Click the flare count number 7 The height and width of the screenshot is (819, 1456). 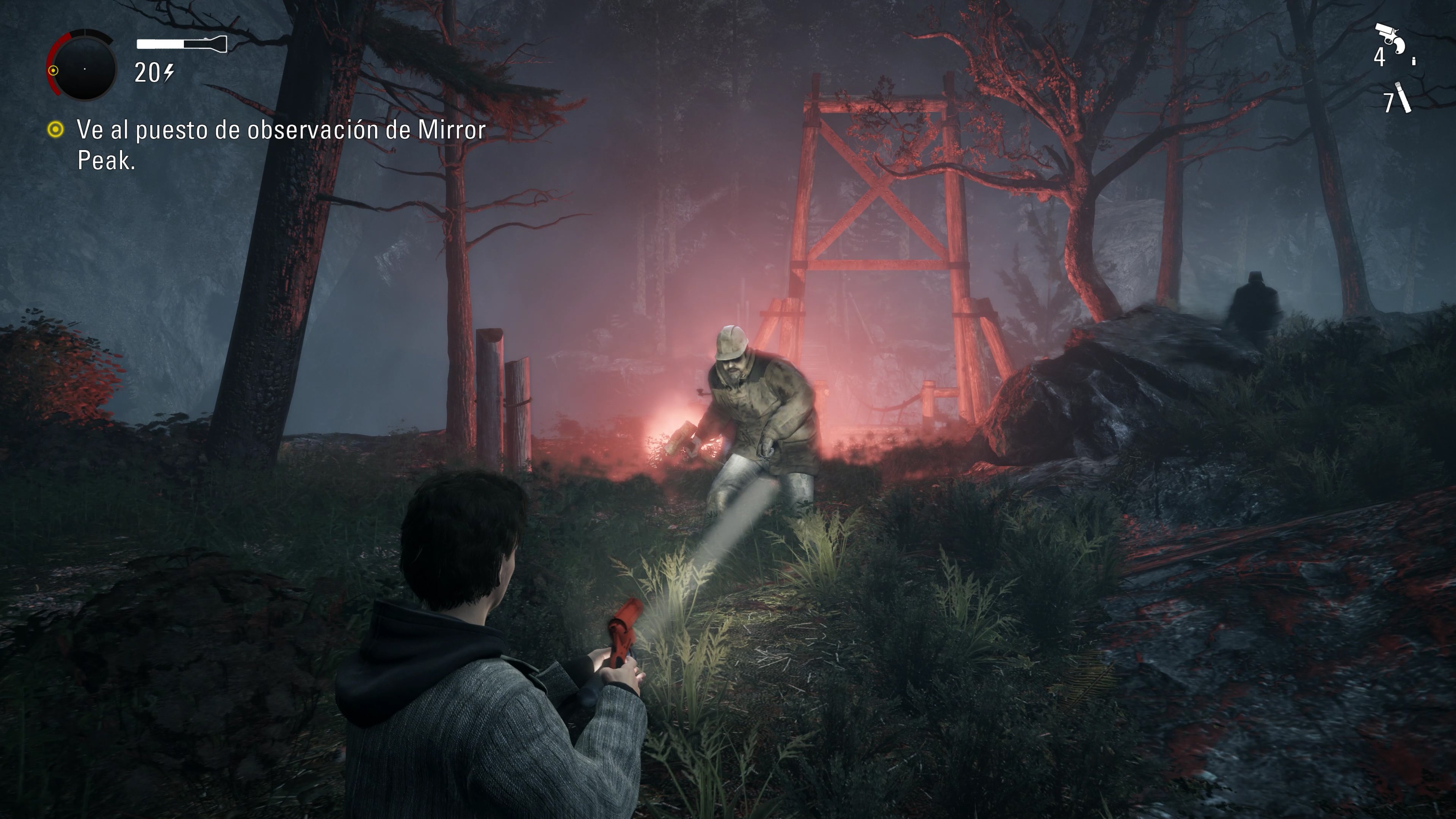click(x=1389, y=104)
